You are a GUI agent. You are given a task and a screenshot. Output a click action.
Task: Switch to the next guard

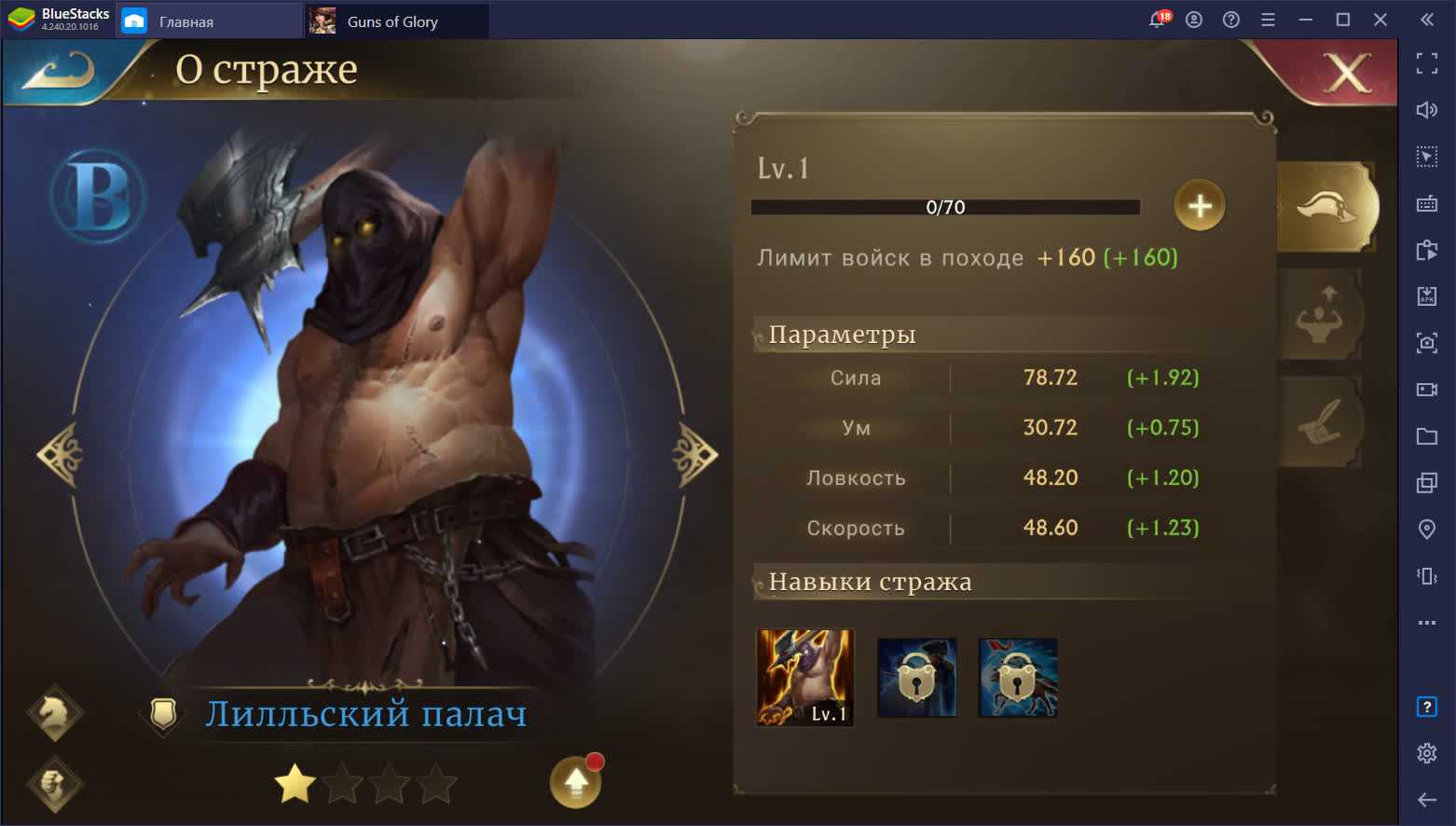(x=695, y=454)
